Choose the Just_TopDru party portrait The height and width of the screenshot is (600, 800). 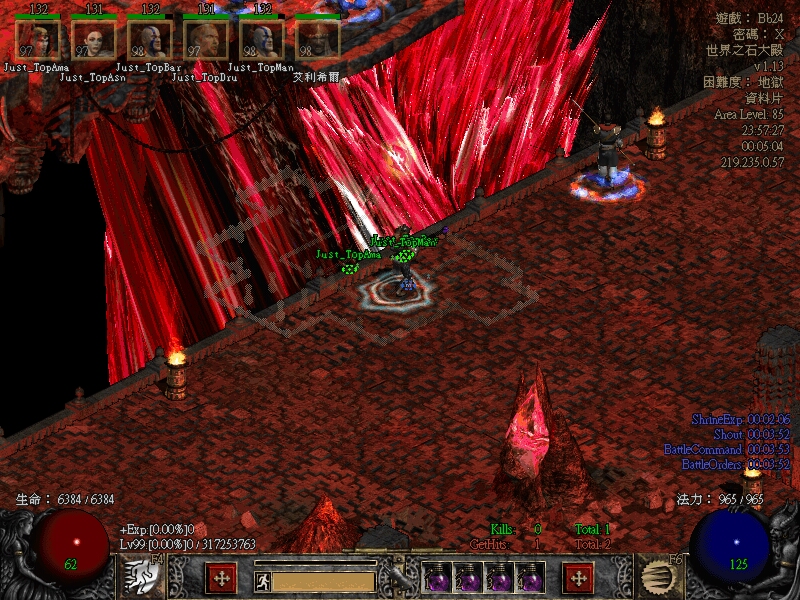tap(206, 40)
